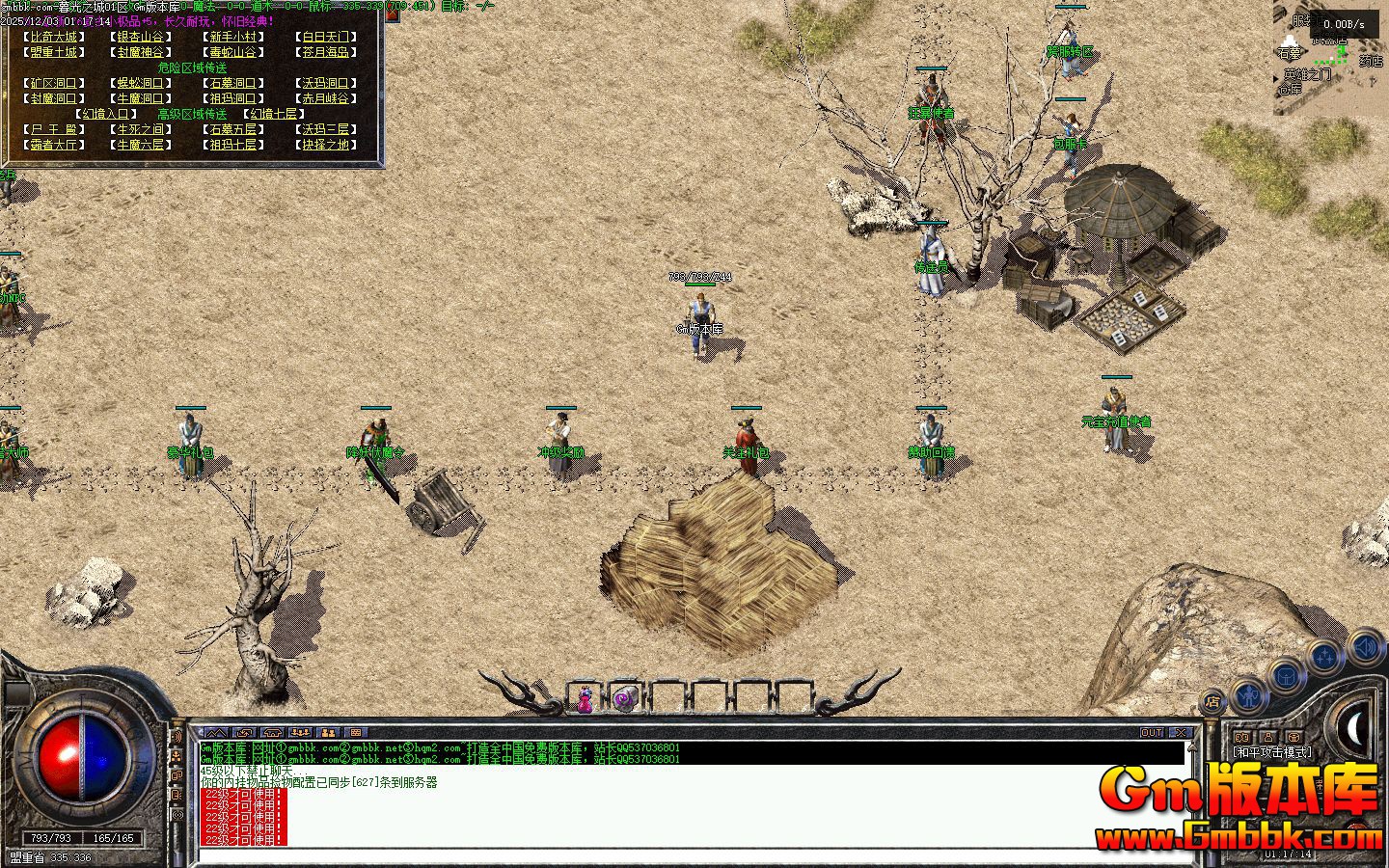1389x868 pixels.
Task: Teleport to 银杏山谷
Action: 142,37
